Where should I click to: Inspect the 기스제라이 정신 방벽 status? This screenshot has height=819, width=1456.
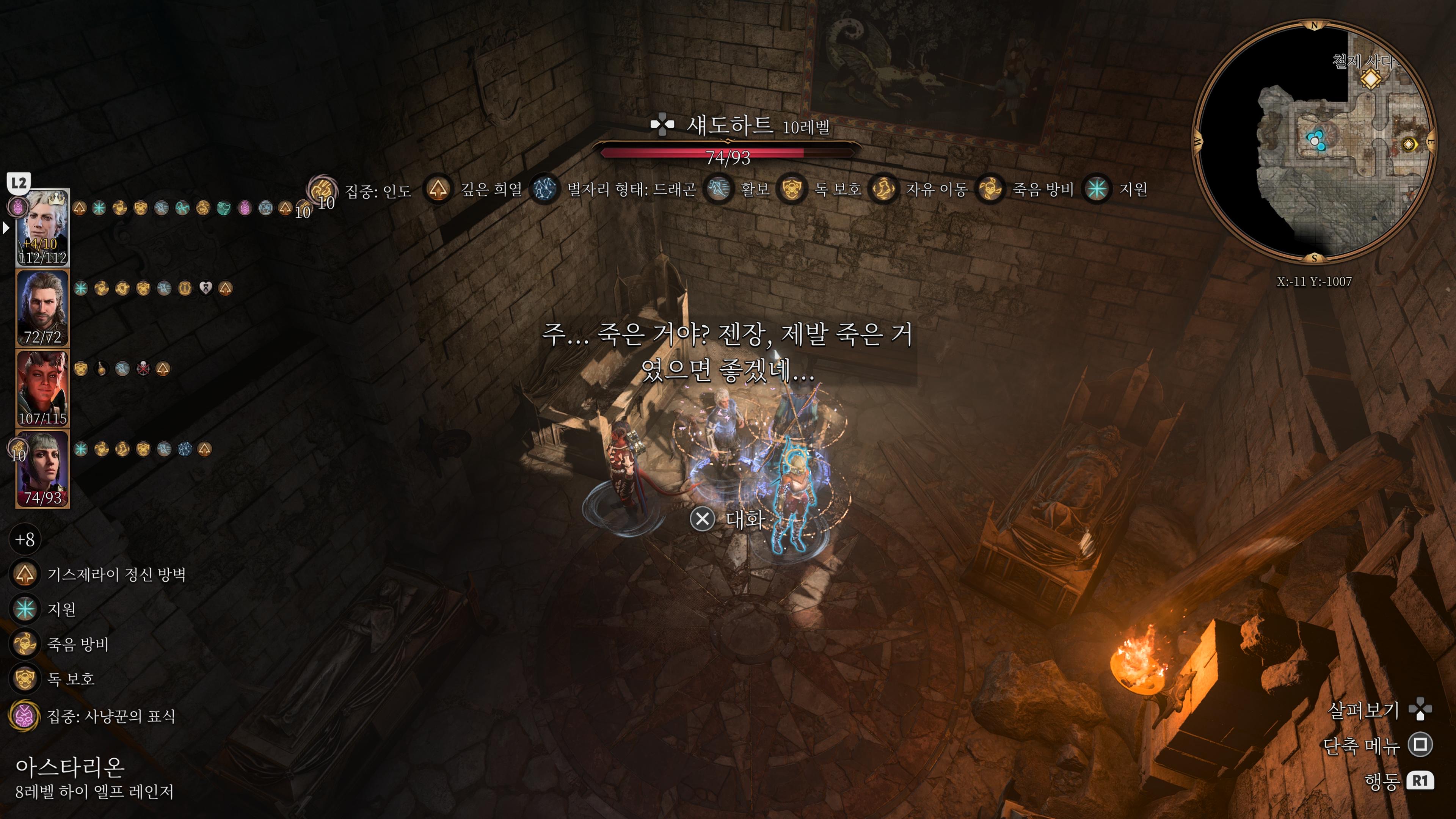coord(24,574)
